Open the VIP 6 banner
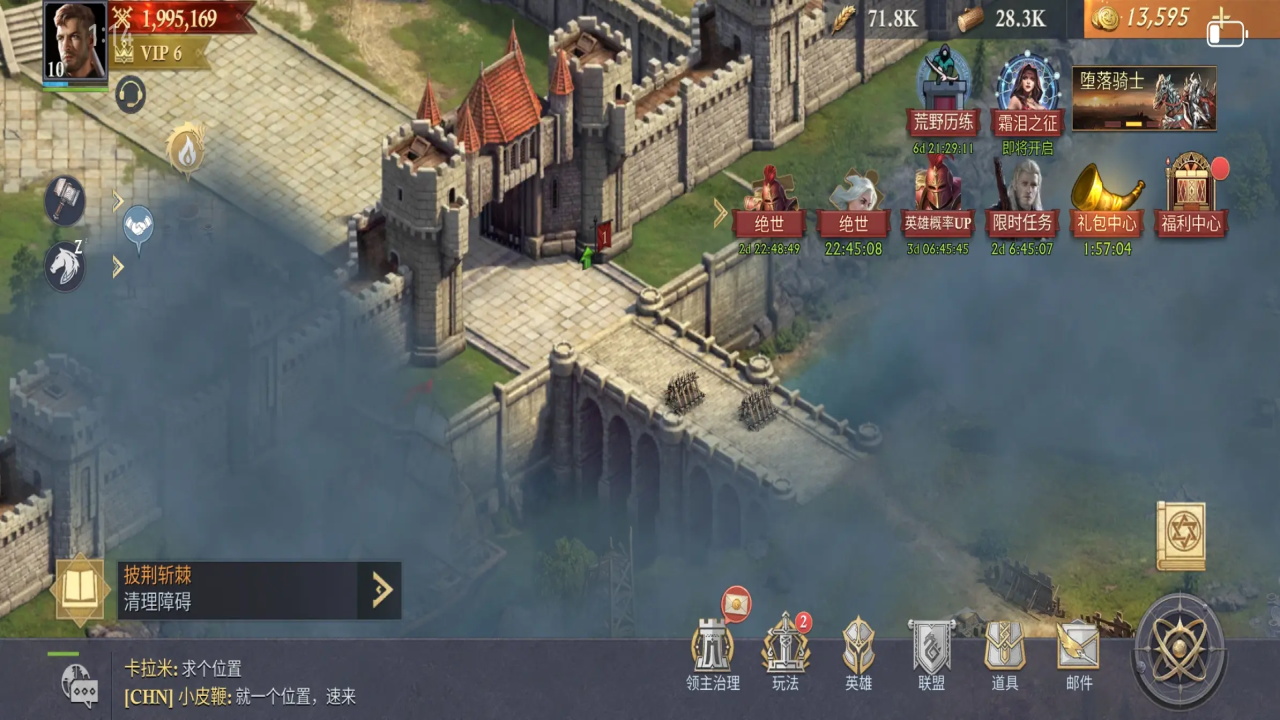1280x720 pixels. 160,53
